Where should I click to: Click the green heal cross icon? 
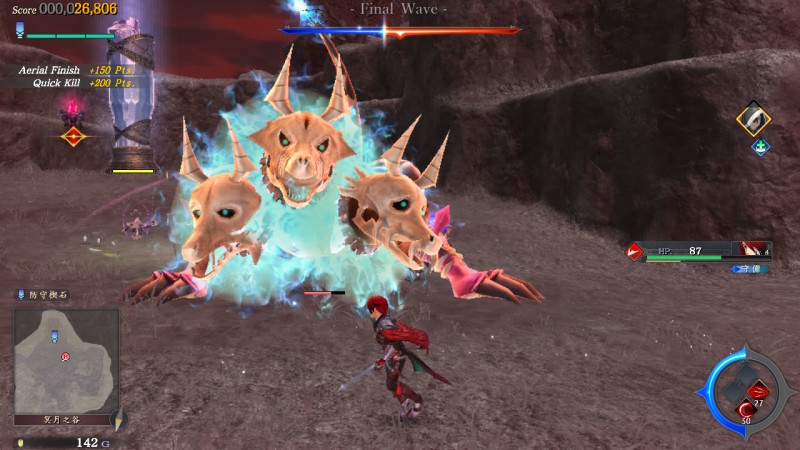[x=760, y=147]
